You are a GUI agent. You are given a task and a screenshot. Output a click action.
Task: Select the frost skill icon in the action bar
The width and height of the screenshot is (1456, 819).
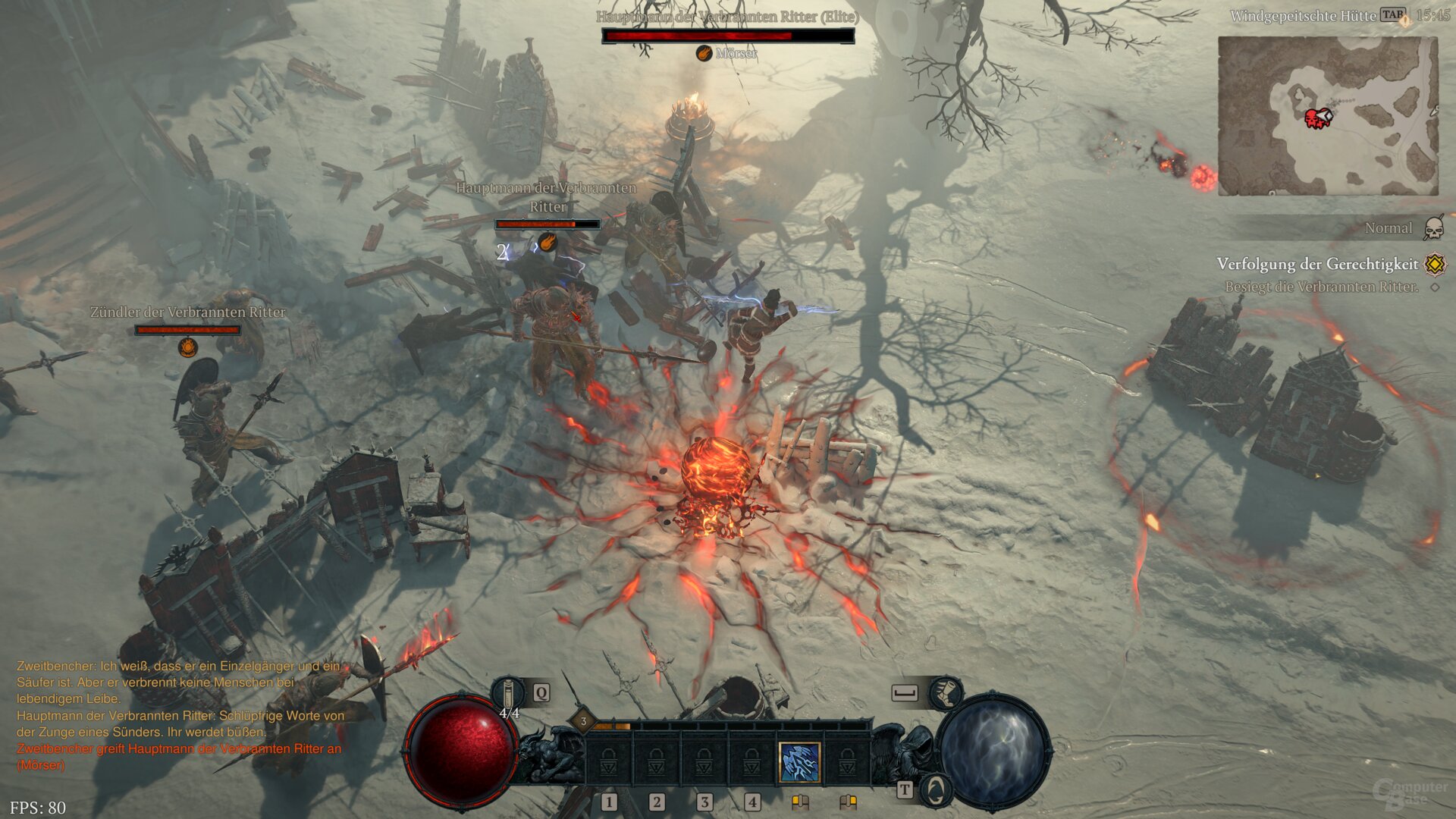click(799, 762)
